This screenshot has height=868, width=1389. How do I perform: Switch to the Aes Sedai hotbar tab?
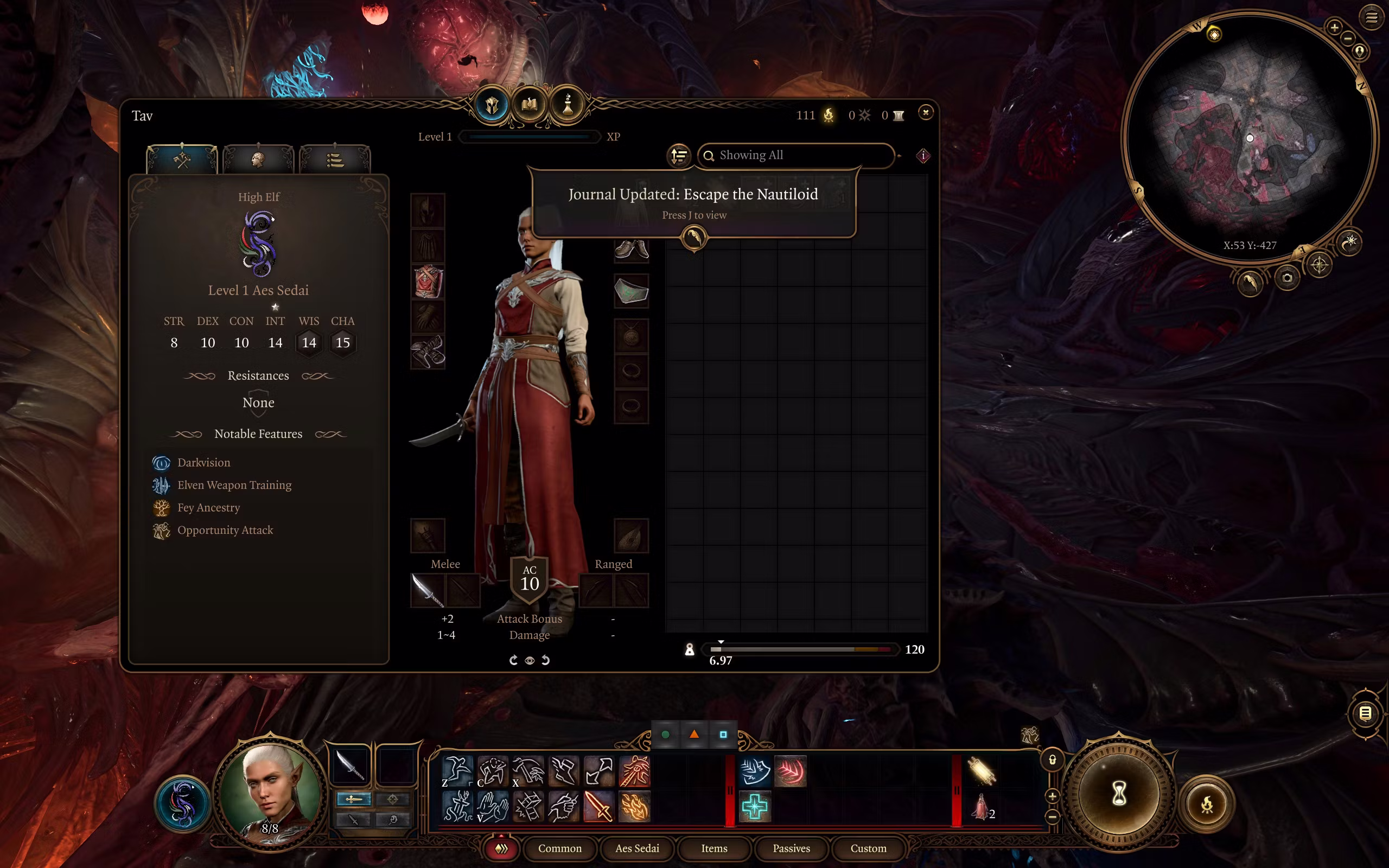point(637,848)
